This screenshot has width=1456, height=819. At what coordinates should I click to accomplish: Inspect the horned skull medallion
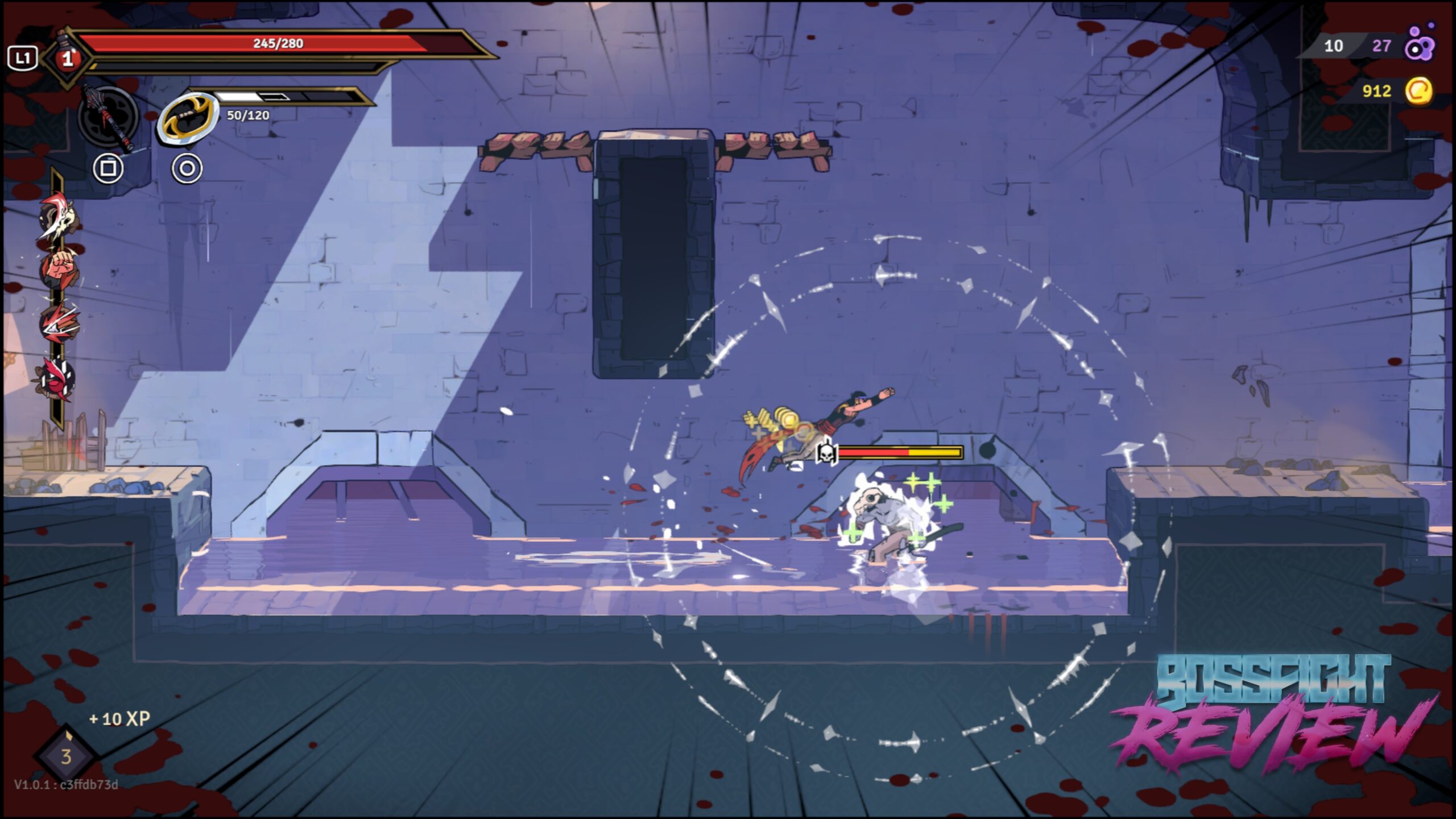[x=59, y=216]
